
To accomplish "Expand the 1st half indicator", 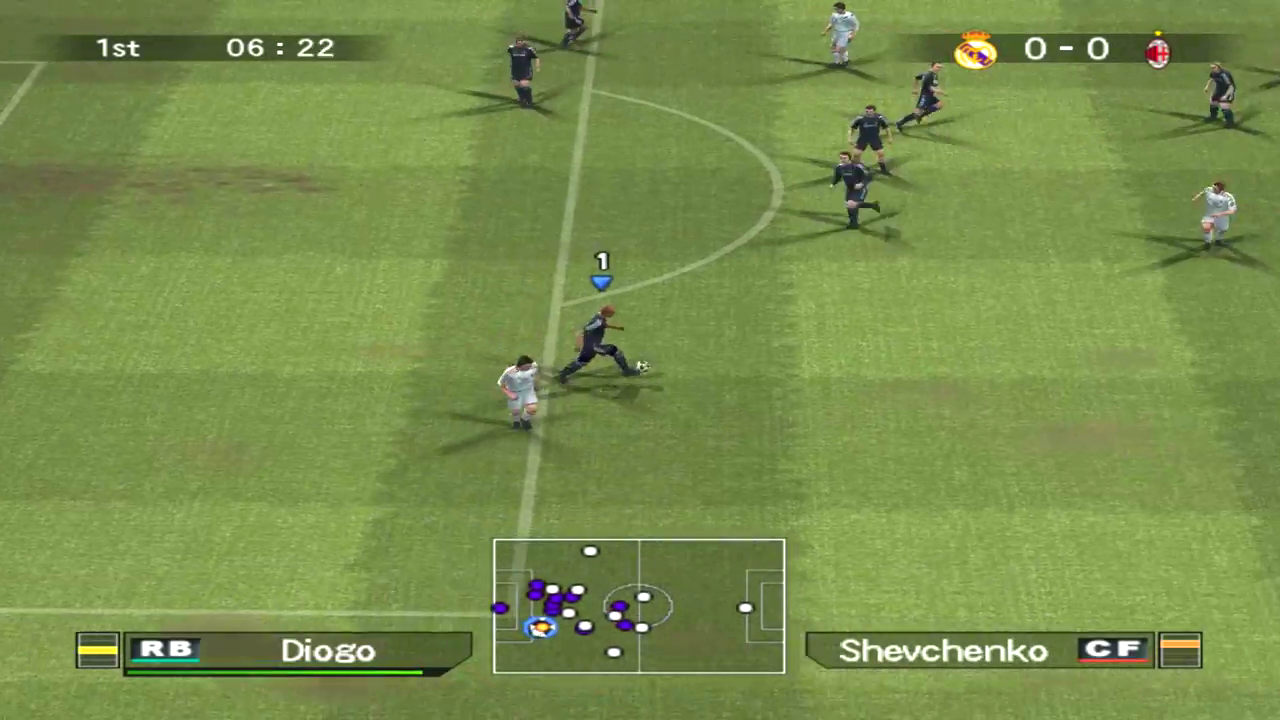I will coord(117,47).
